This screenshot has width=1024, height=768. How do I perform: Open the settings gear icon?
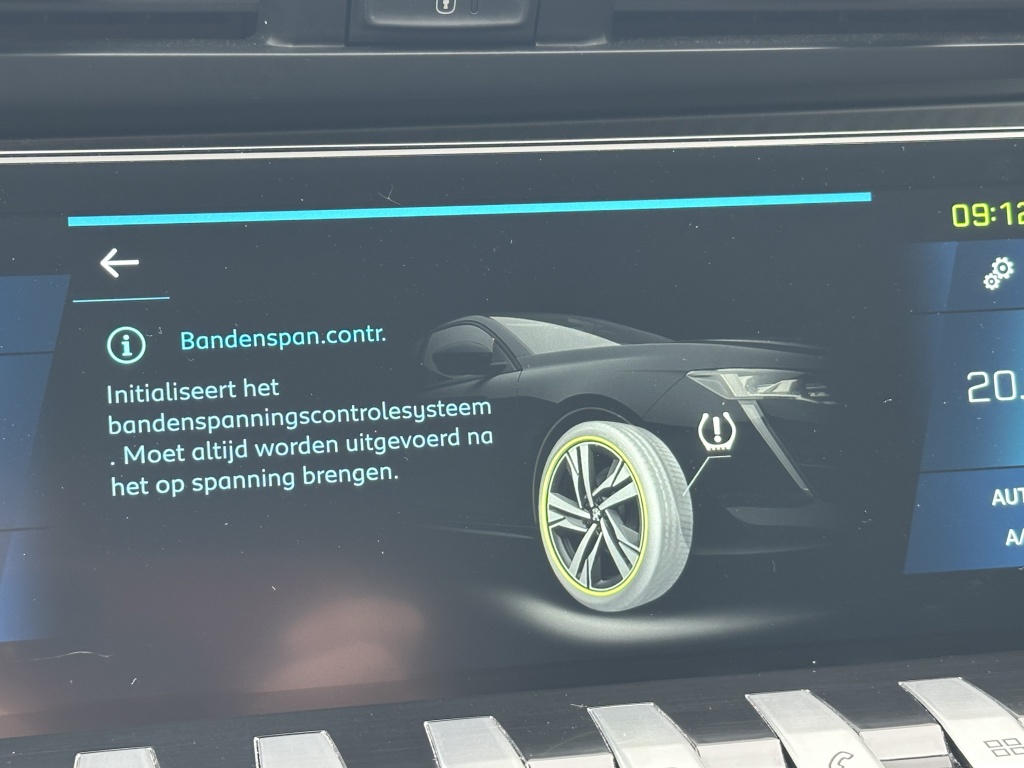997,272
